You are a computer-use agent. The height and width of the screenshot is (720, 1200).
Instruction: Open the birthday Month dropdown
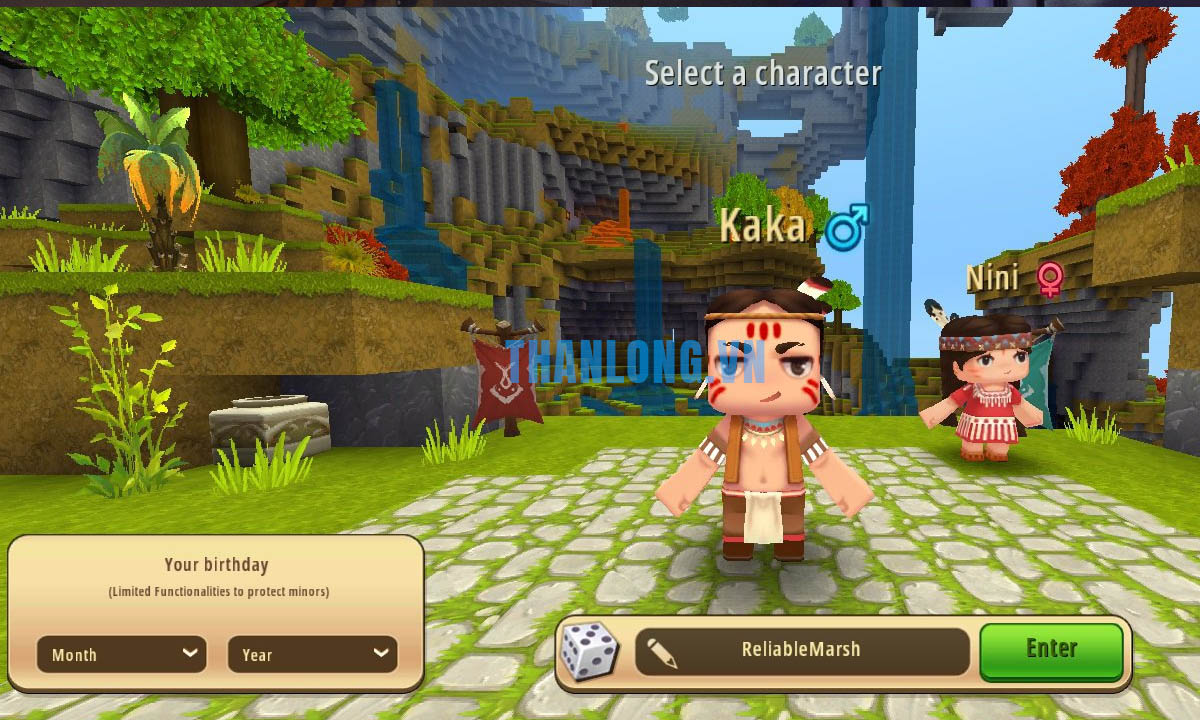click(x=121, y=654)
